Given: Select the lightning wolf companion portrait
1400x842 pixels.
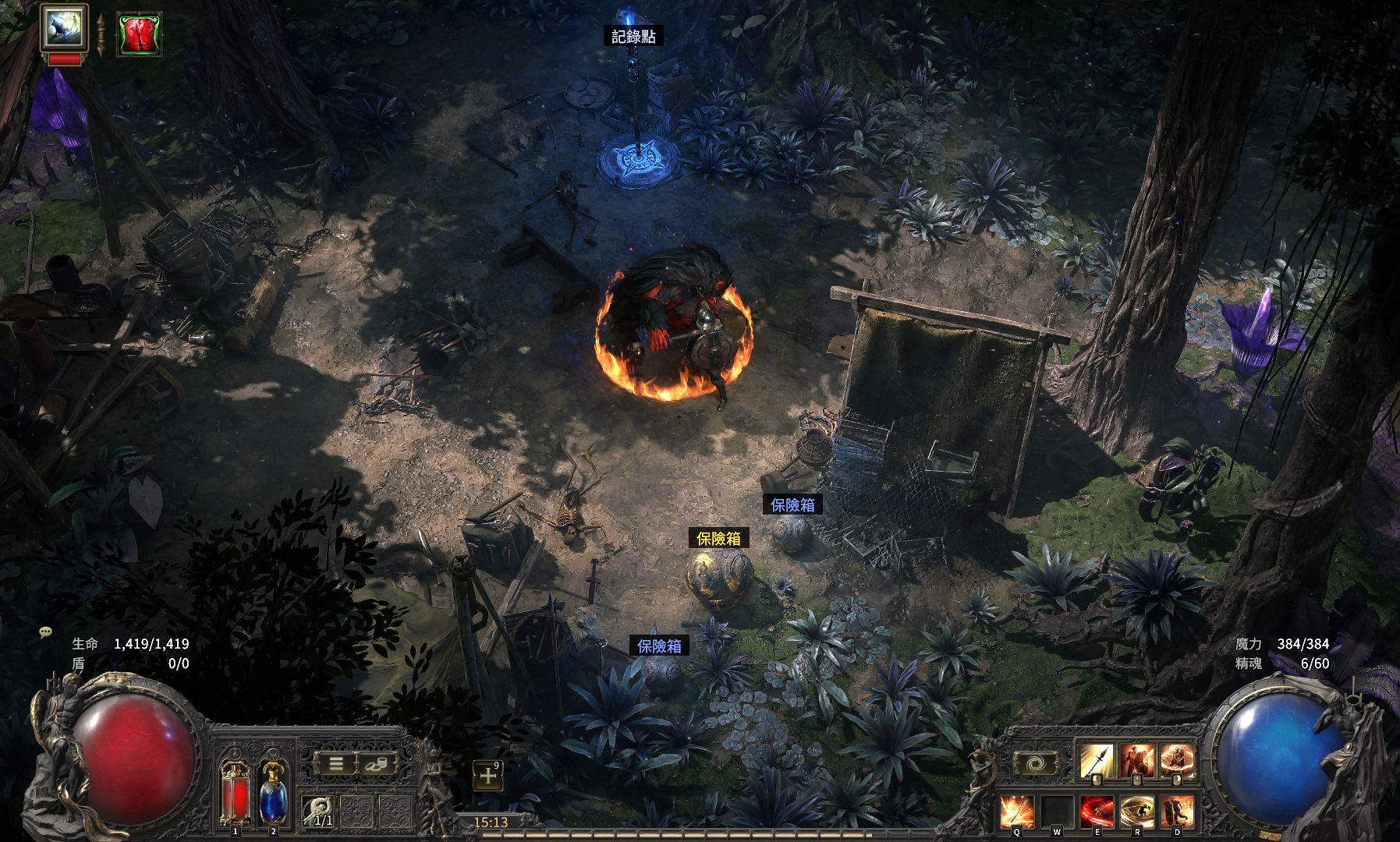Looking at the screenshot, I should click(64, 29).
